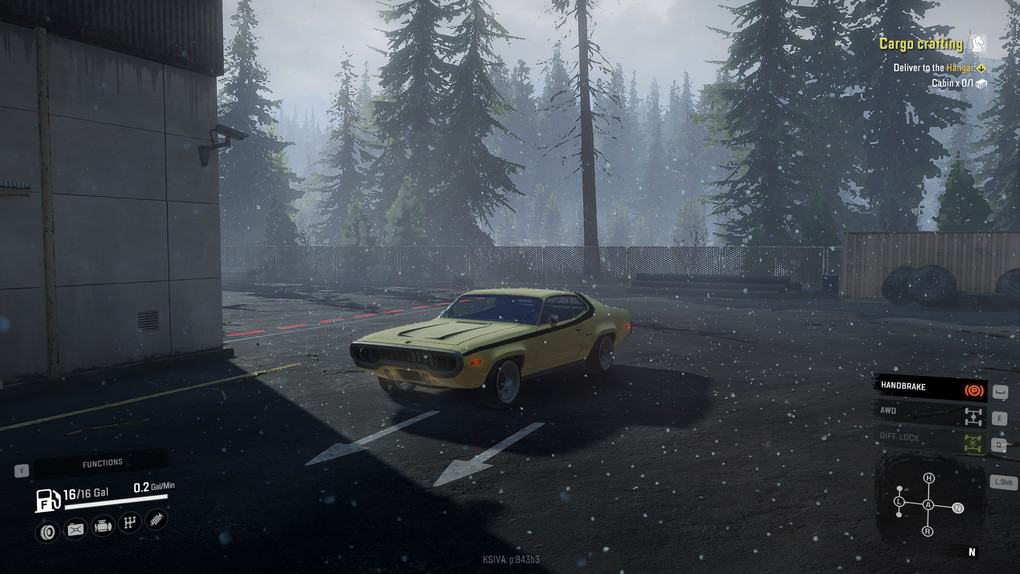Select Neutral gear on the shifter
The width and height of the screenshot is (1020, 574).
pyautogui.click(x=957, y=508)
